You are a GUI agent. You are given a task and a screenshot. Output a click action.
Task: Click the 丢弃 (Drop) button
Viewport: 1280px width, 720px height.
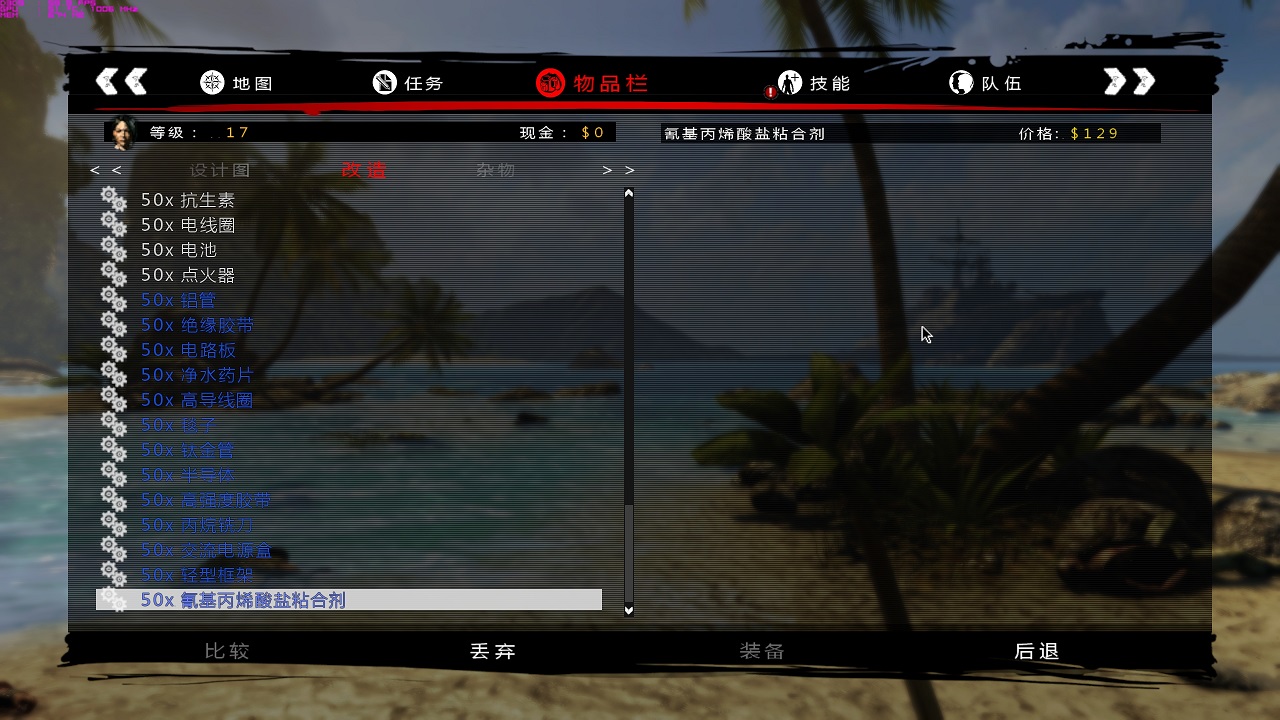[493, 651]
